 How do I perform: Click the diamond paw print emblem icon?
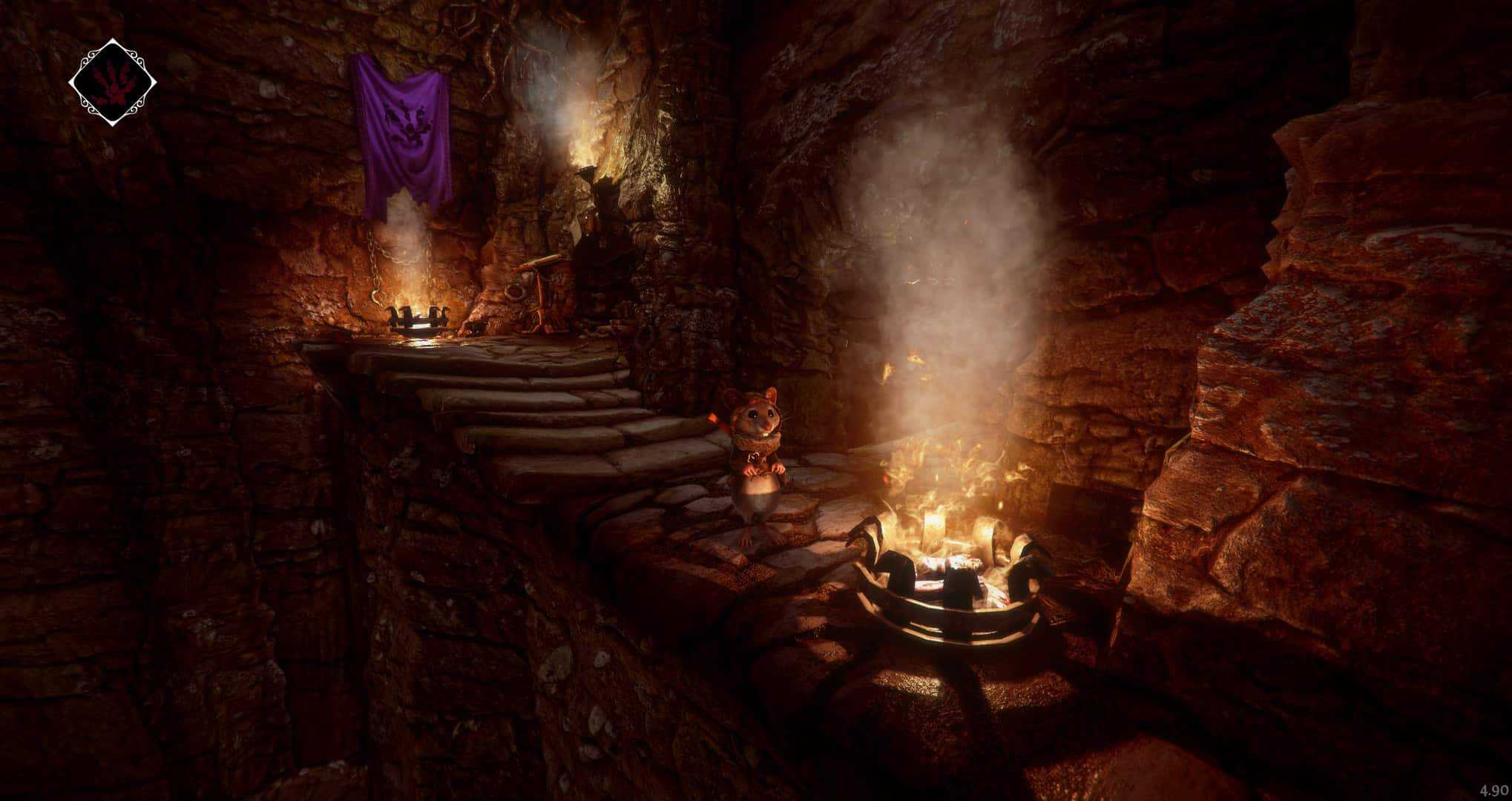tap(113, 83)
